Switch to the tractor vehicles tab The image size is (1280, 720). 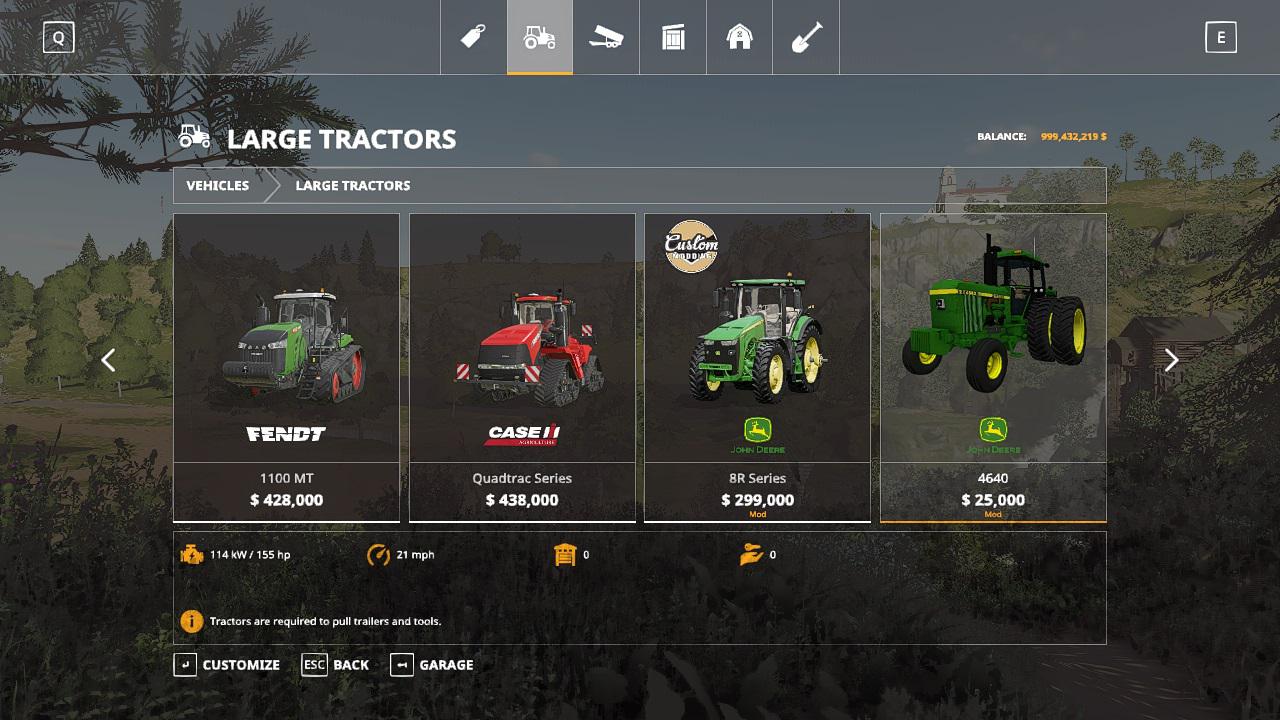(x=540, y=38)
